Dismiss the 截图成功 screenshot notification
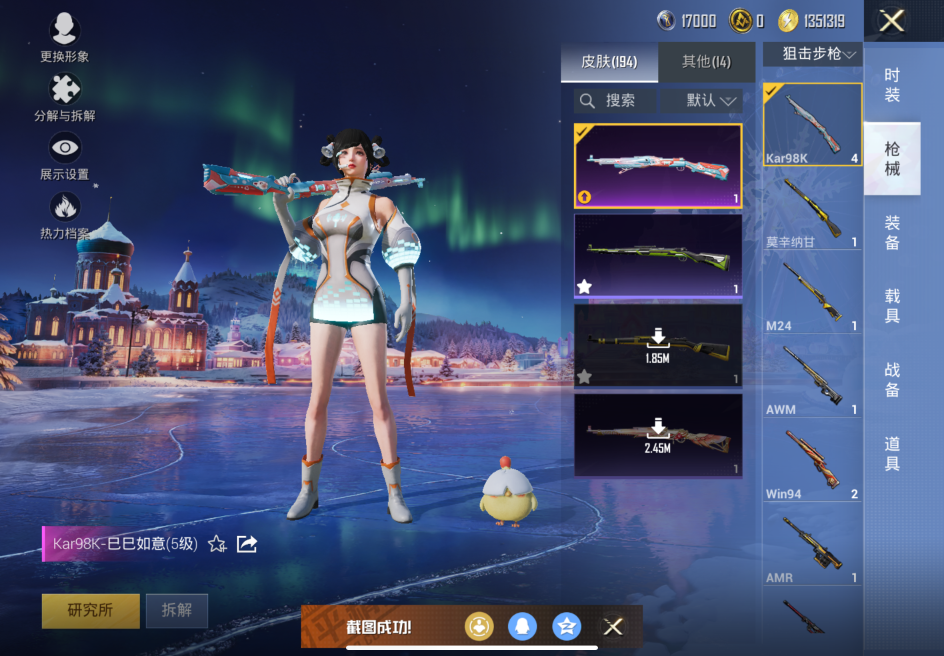Viewport: 944px width, 656px height. [613, 627]
